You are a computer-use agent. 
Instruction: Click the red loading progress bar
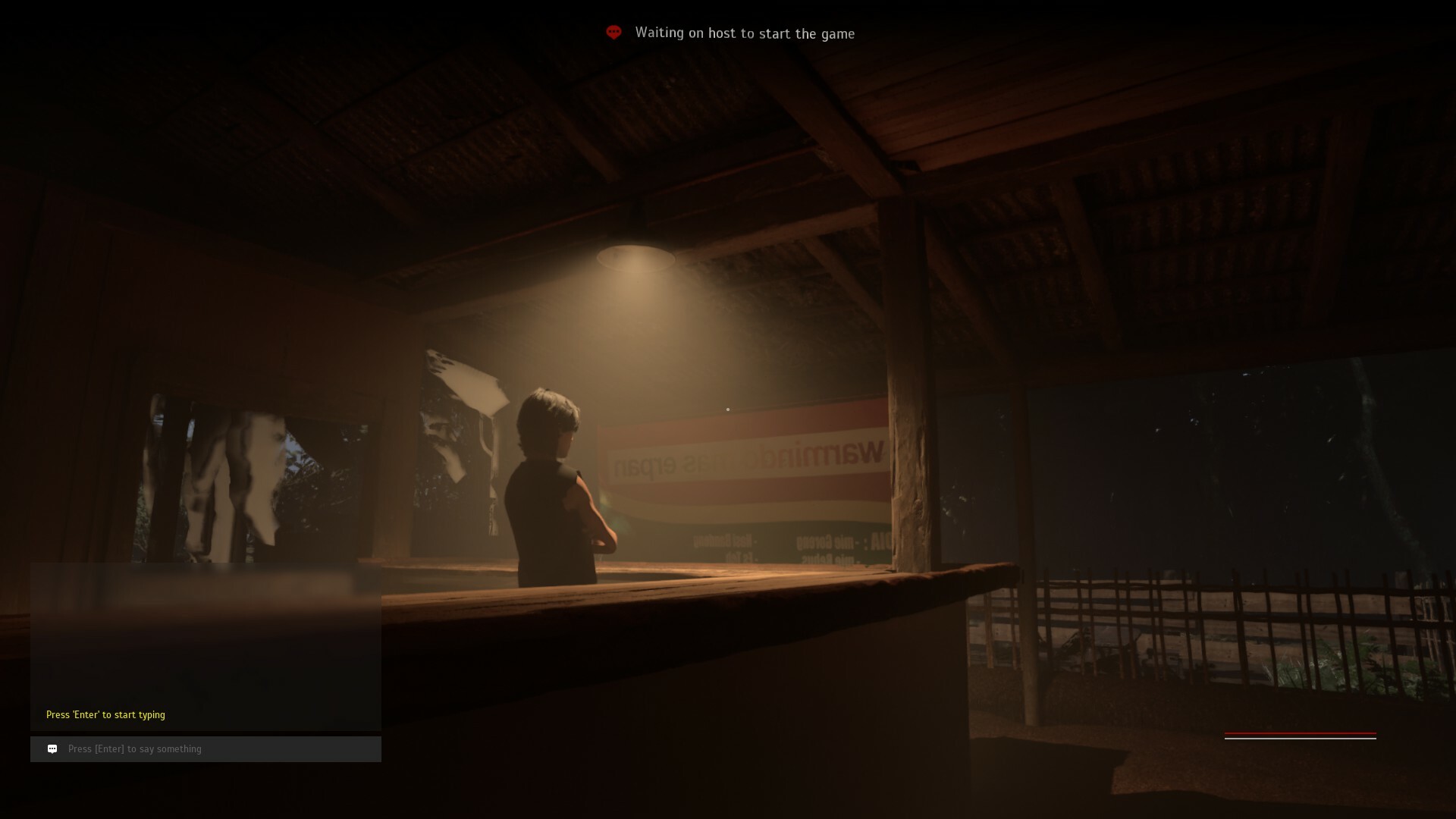(x=1301, y=734)
